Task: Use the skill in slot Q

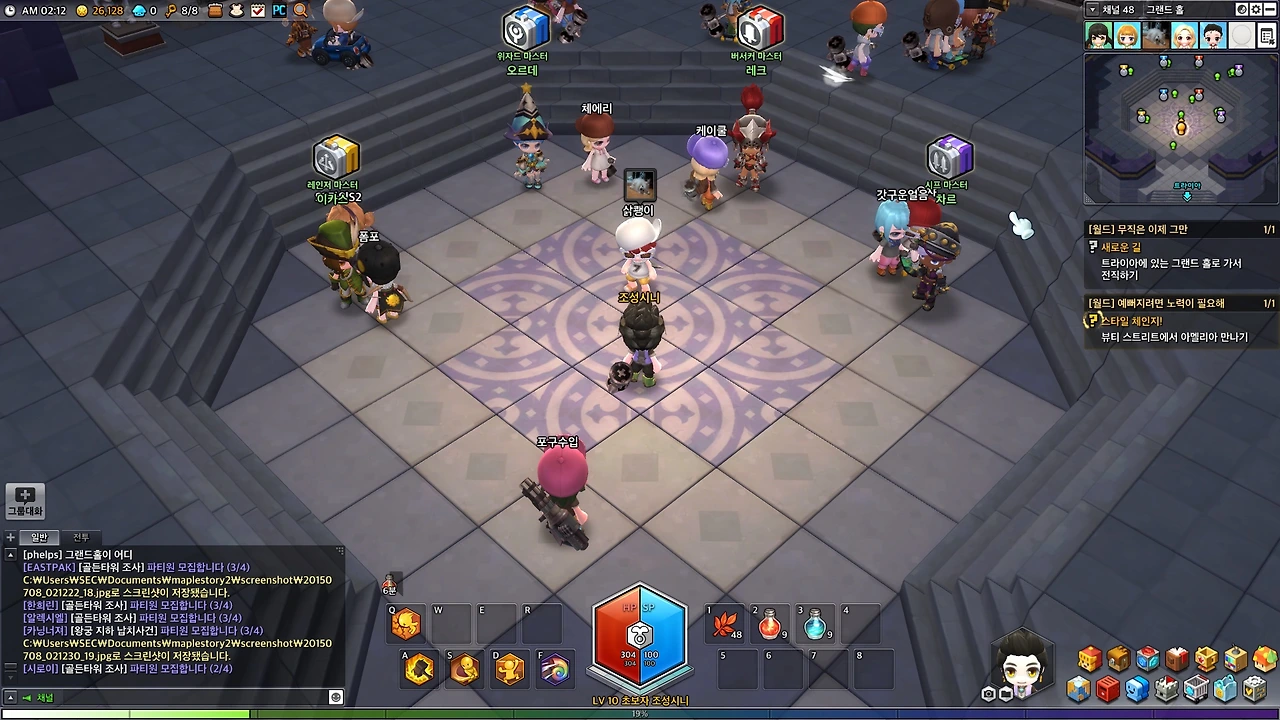Action: 406,624
